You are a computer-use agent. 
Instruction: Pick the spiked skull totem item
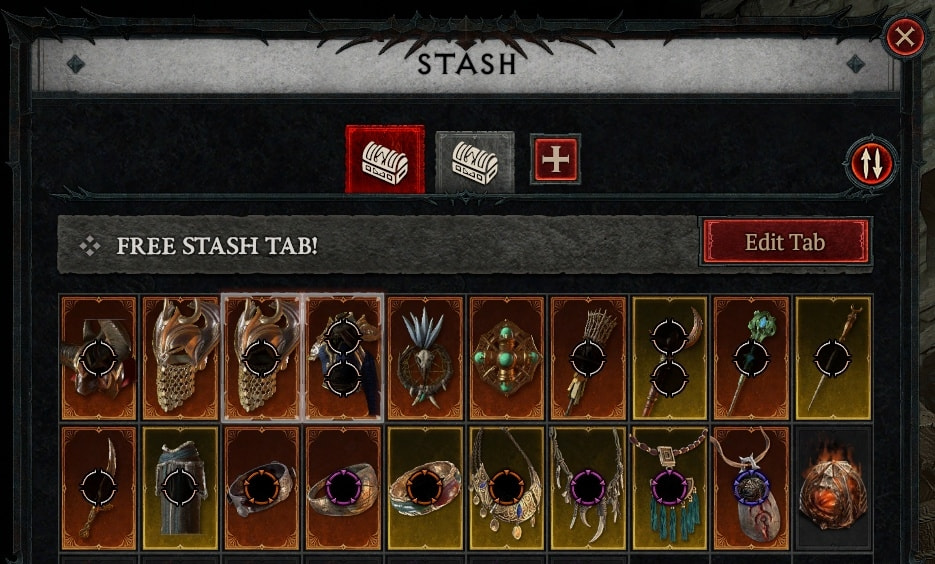click(x=425, y=357)
